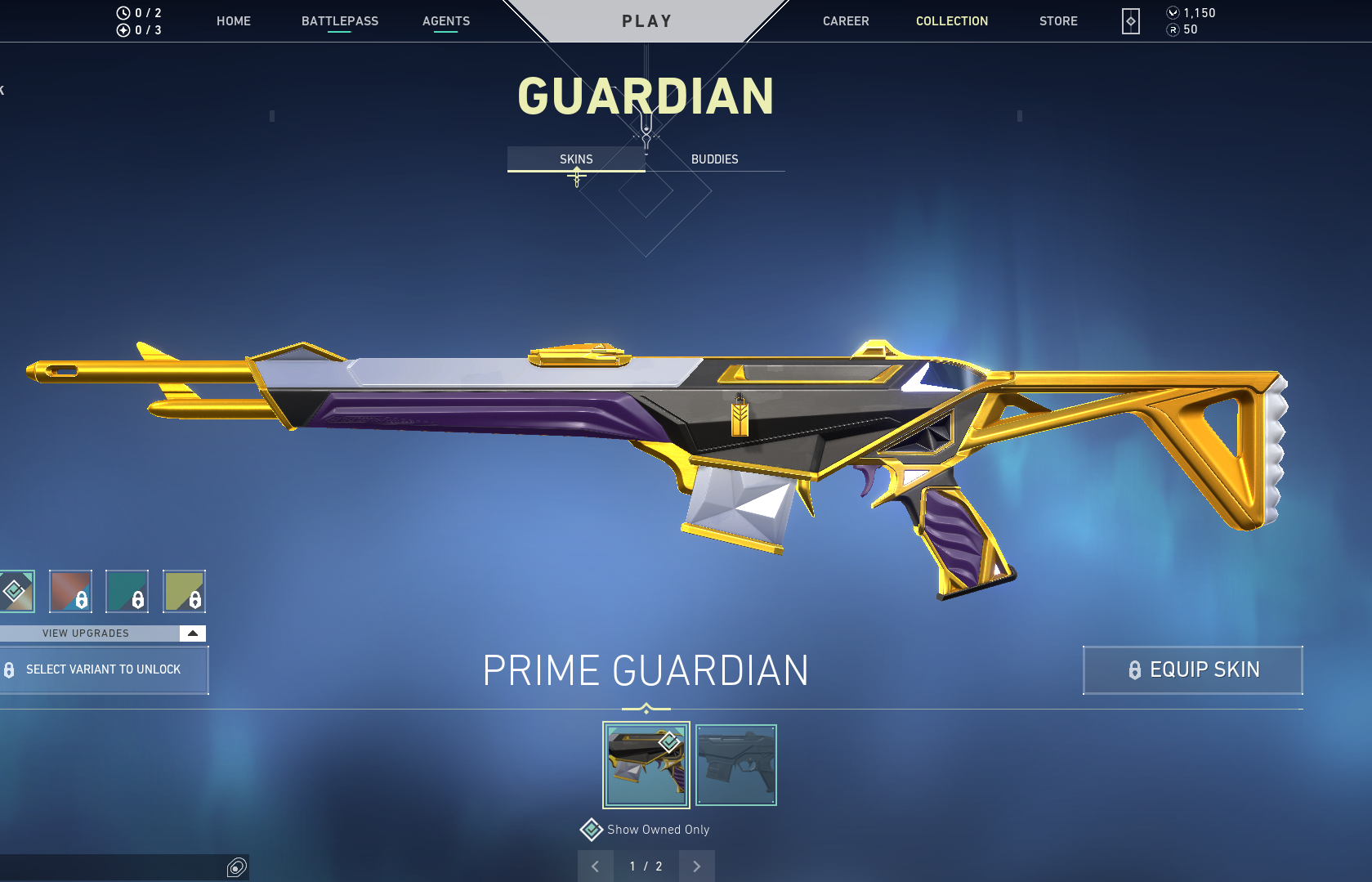
Task: Click Select Variant To Unlock
Action: coord(104,669)
